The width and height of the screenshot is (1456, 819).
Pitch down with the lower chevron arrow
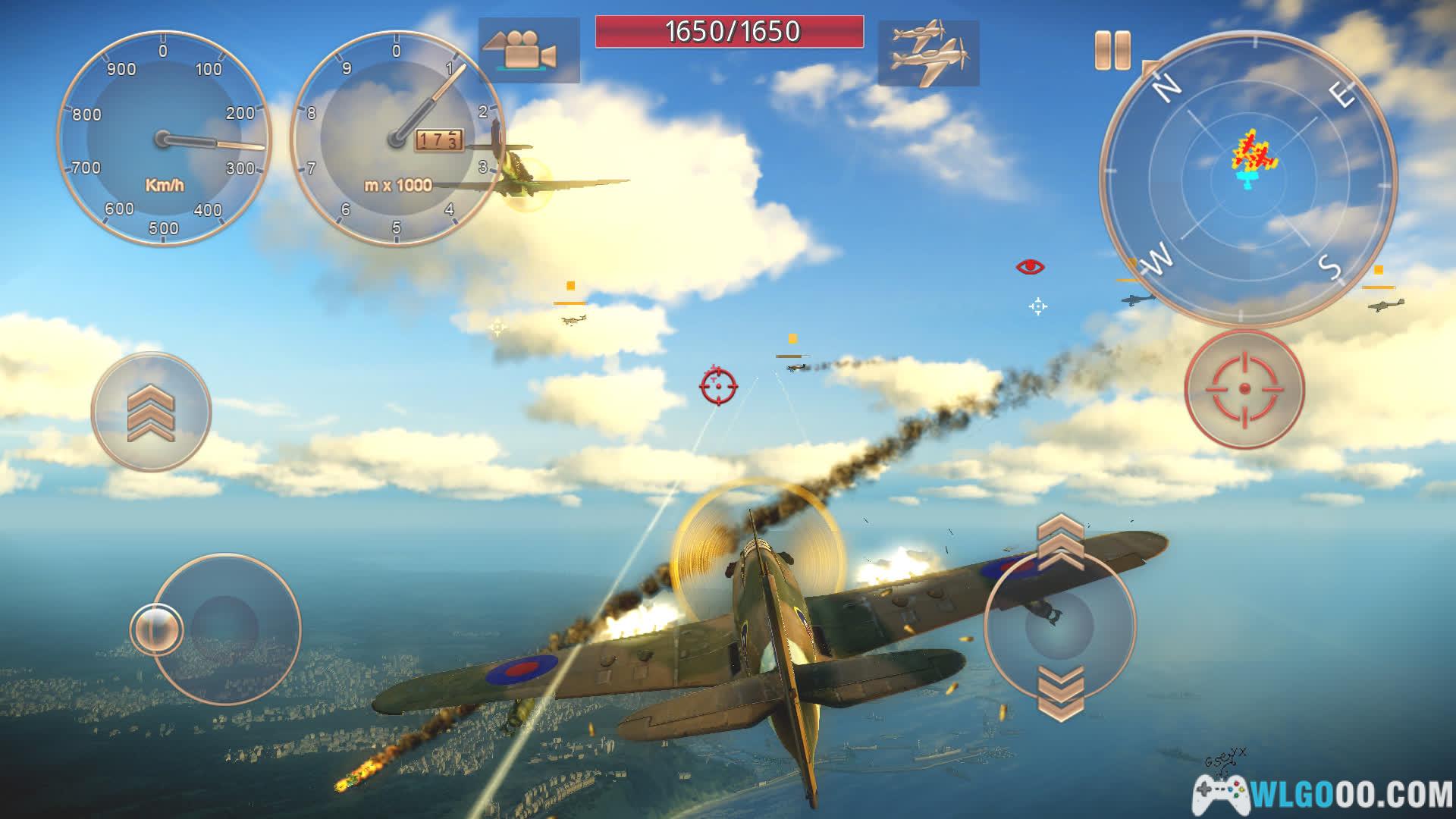pos(1059,692)
